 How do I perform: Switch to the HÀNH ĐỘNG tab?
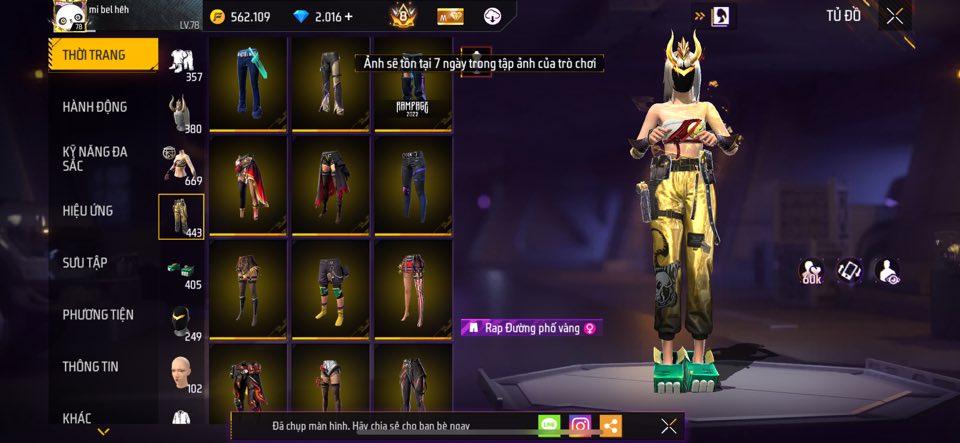point(95,107)
